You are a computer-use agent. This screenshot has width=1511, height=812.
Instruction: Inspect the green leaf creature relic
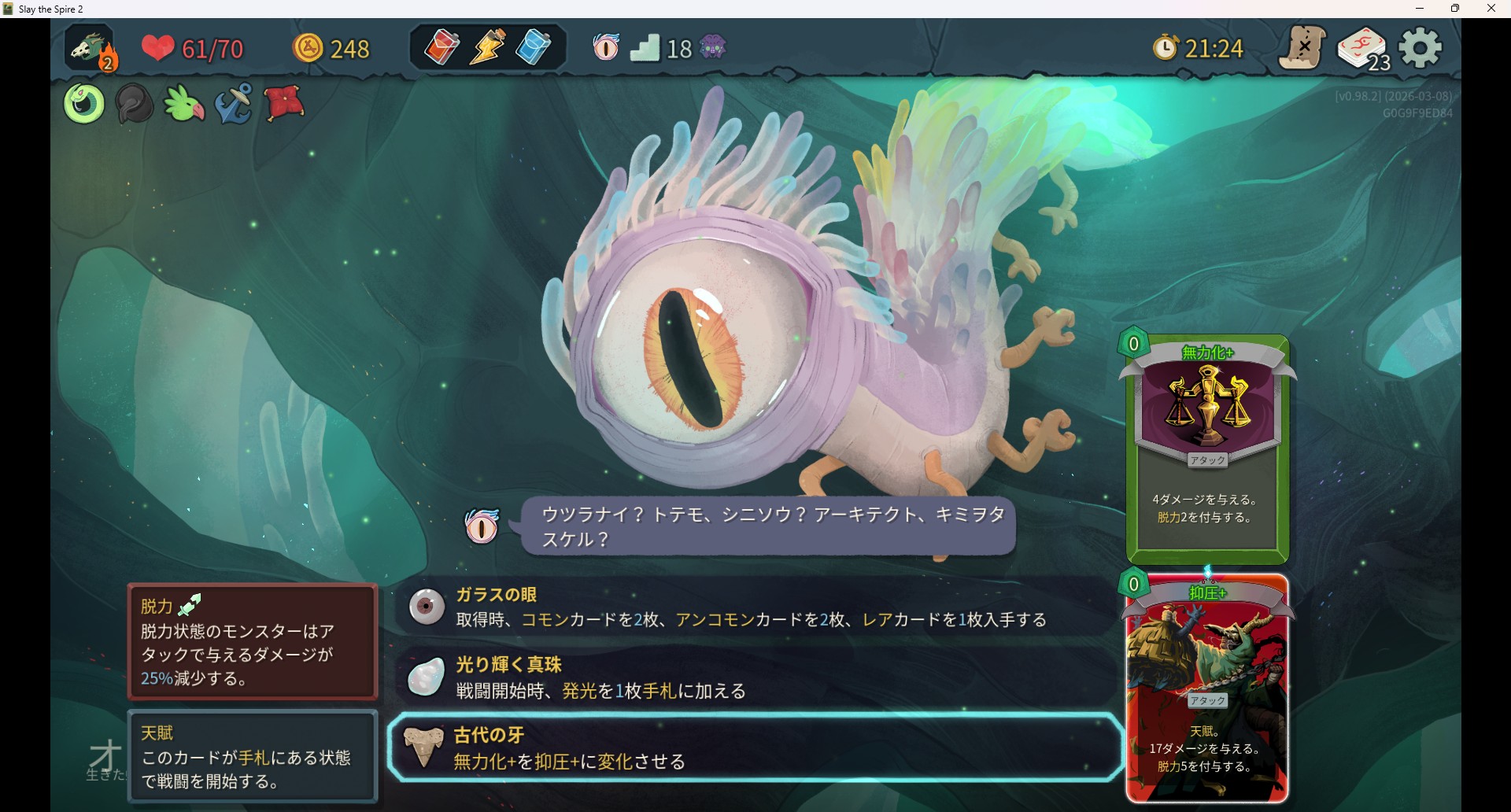tap(184, 104)
